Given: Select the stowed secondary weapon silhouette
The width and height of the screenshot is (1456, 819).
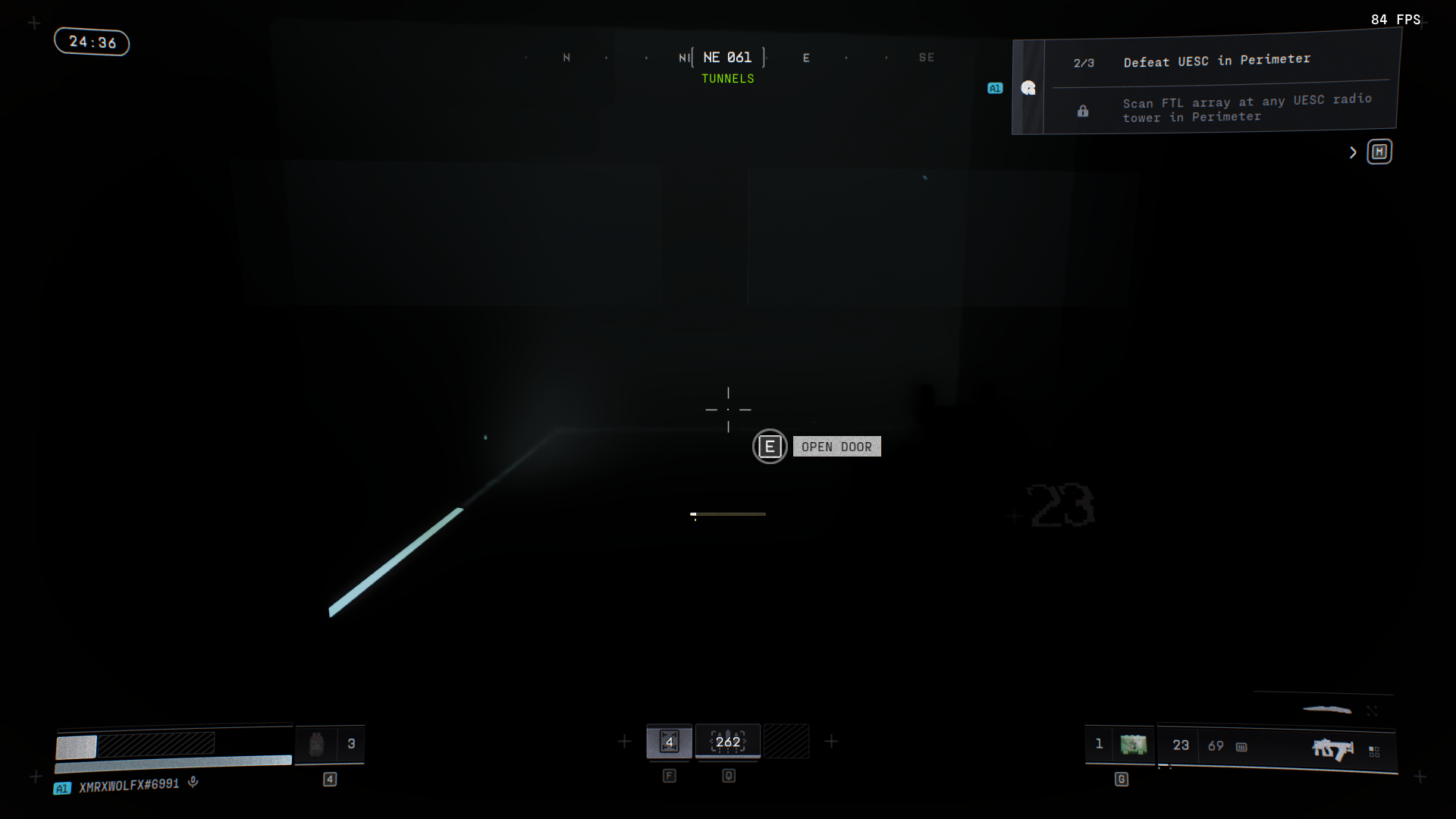Looking at the screenshot, I should click(x=1326, y=710).
